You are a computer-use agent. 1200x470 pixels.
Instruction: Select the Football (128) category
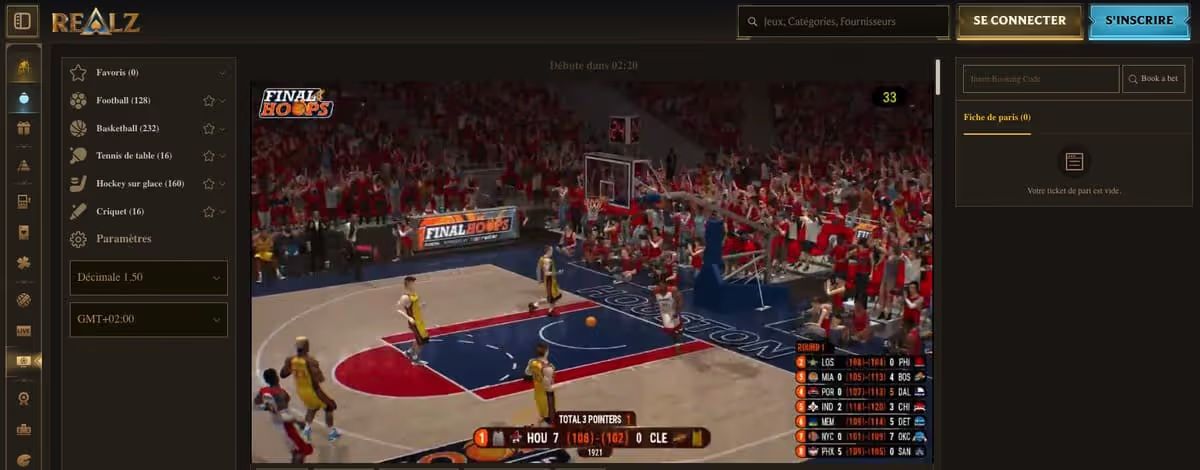pos(123,100)
